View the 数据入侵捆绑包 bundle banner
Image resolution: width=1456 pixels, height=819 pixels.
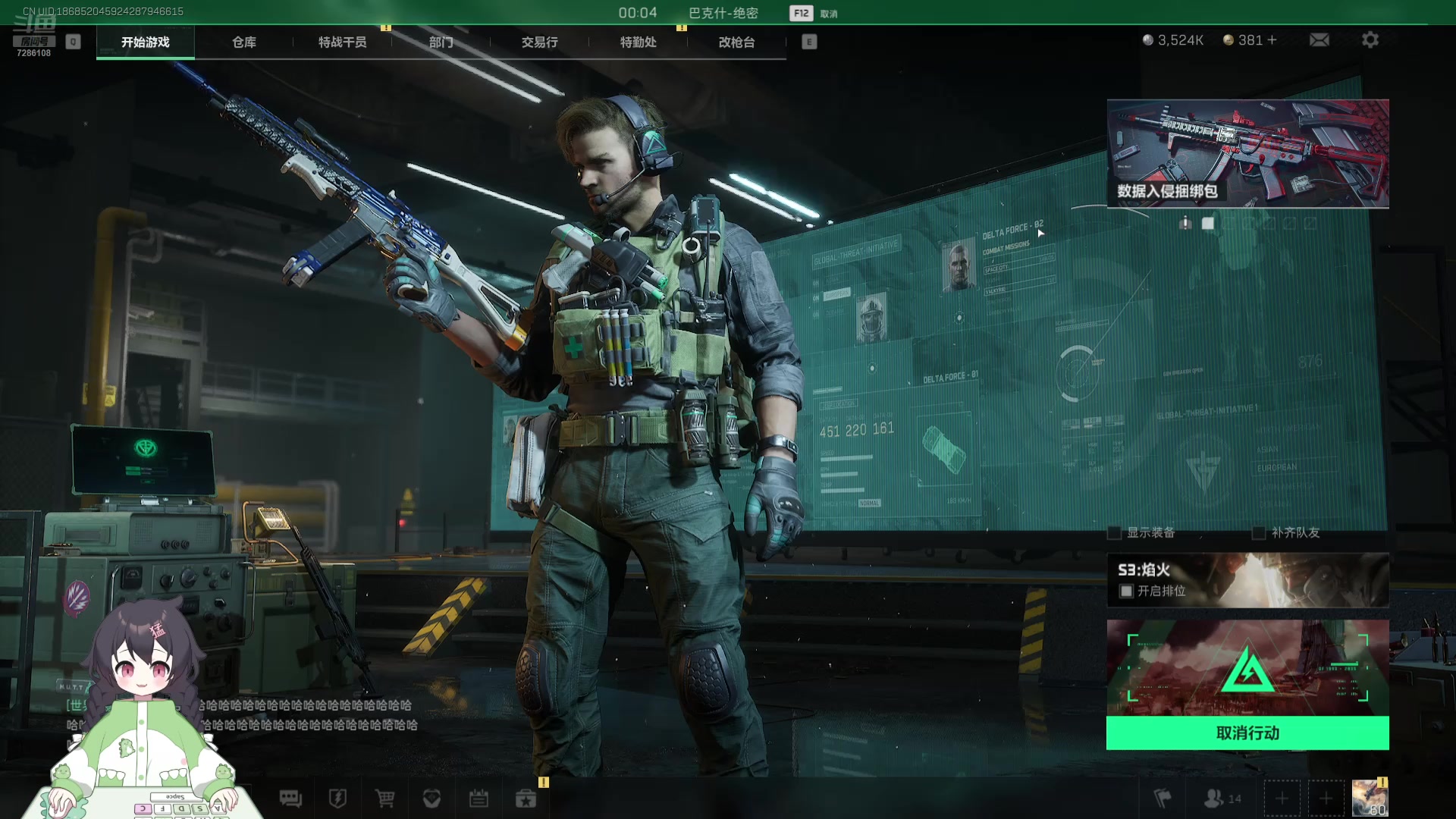click(x=1247, y=153)
